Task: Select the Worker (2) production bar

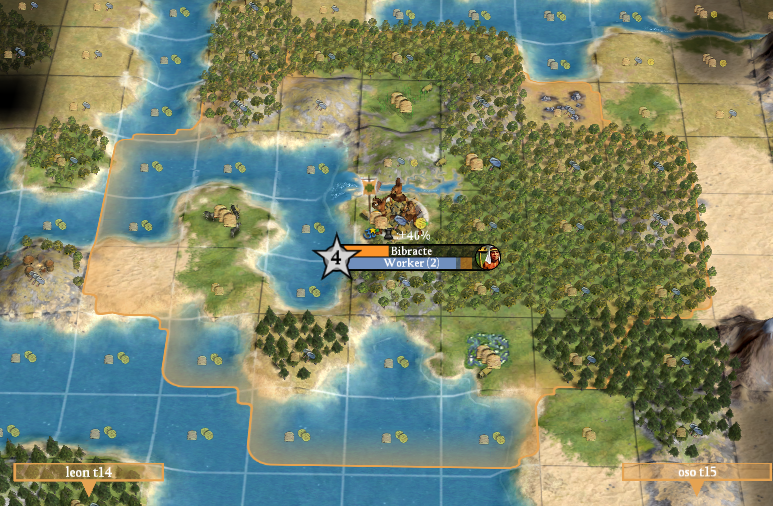Action: click(410, 263)
